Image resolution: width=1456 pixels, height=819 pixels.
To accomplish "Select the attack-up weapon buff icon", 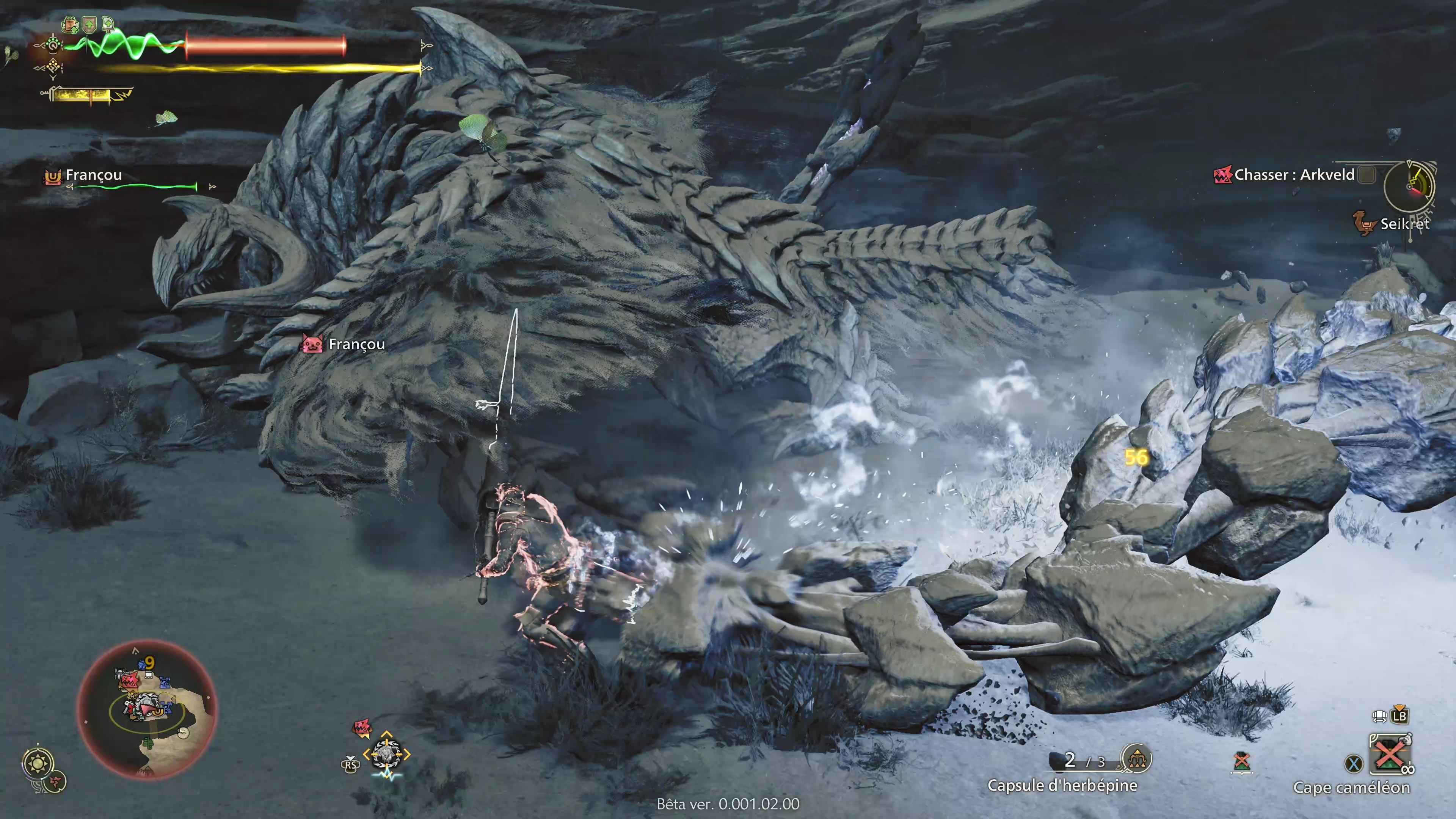I will [x=108, y=25].
